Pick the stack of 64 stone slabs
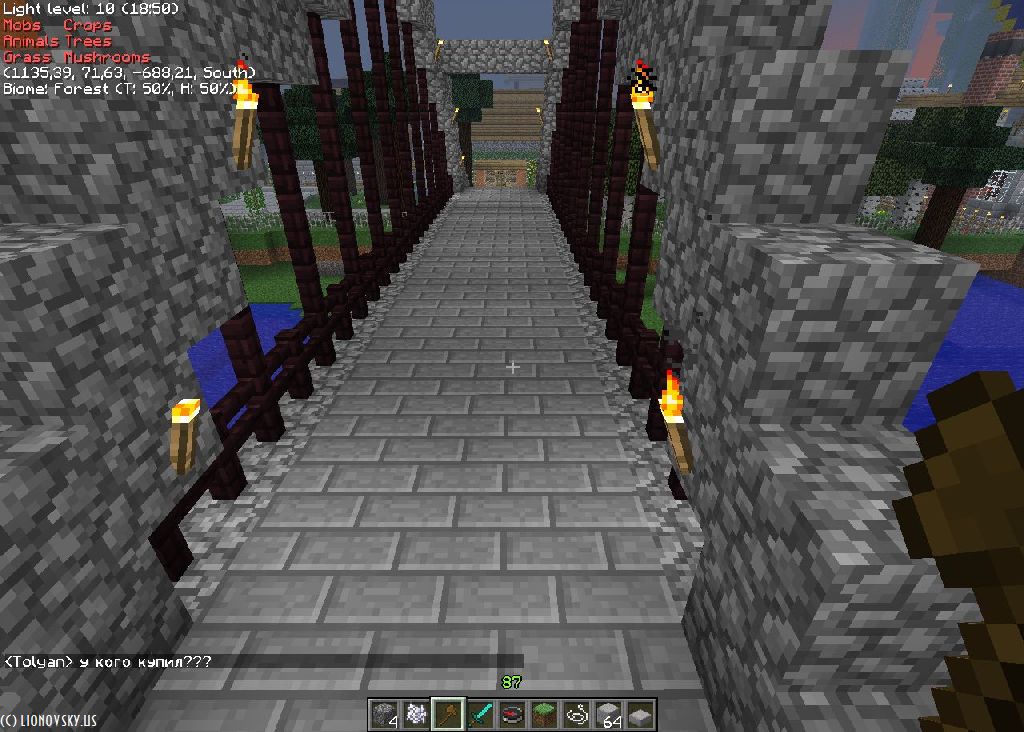 click(x=608, y=715)
